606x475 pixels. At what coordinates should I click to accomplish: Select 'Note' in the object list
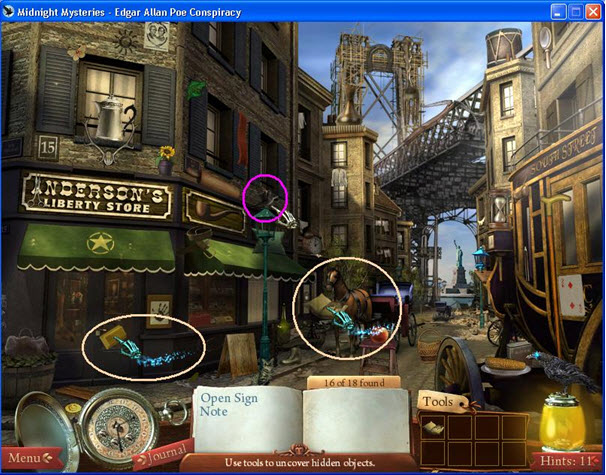coord(214,412)
